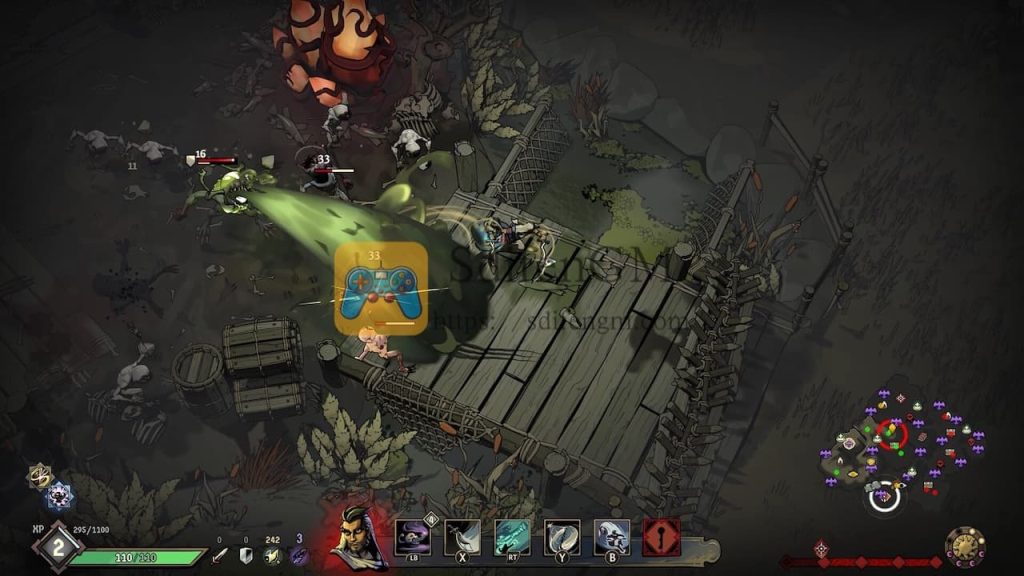This screenshot has height=576, width=1024.
Task: Open the sun day-night cycle dial
Action: pyautogui.click(x=965, y=547)
